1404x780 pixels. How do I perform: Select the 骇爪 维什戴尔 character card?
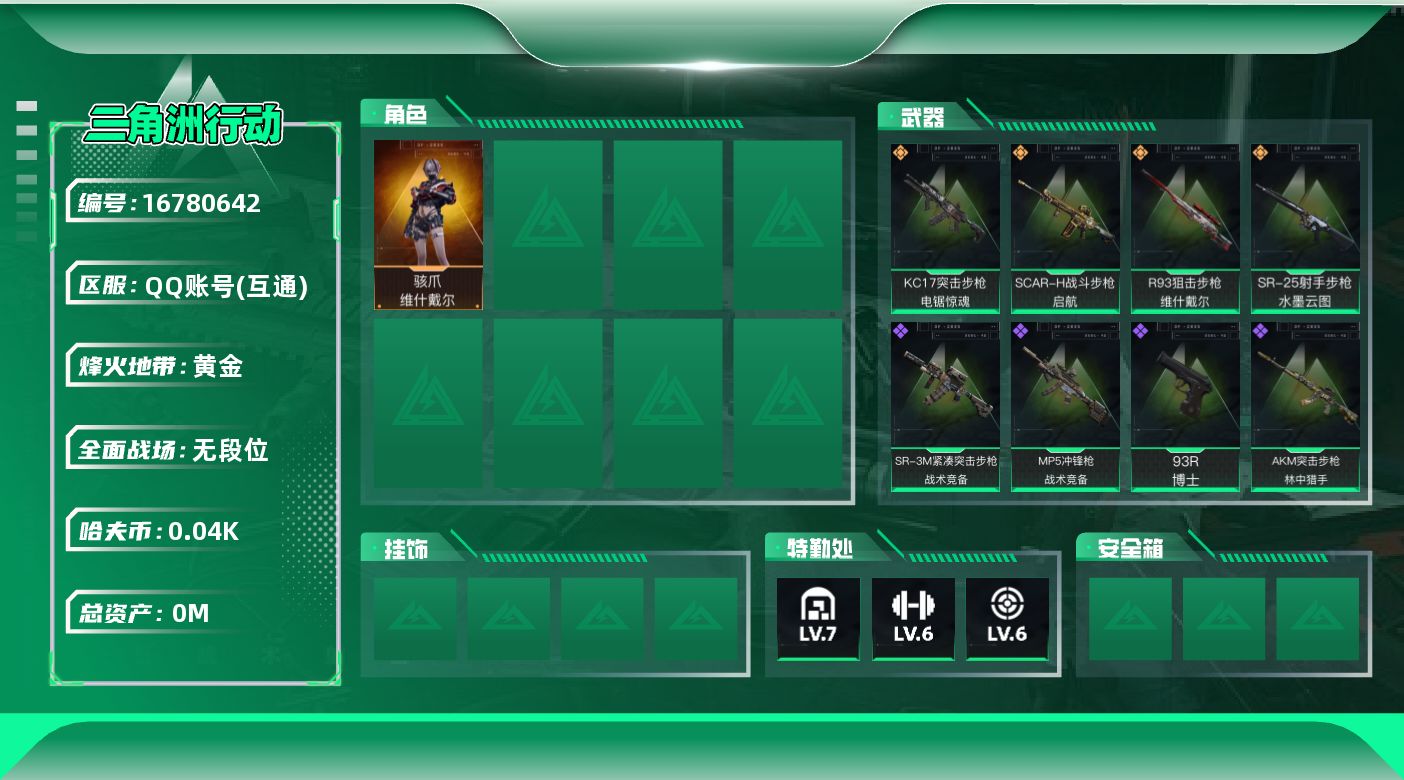pos(428,225)
